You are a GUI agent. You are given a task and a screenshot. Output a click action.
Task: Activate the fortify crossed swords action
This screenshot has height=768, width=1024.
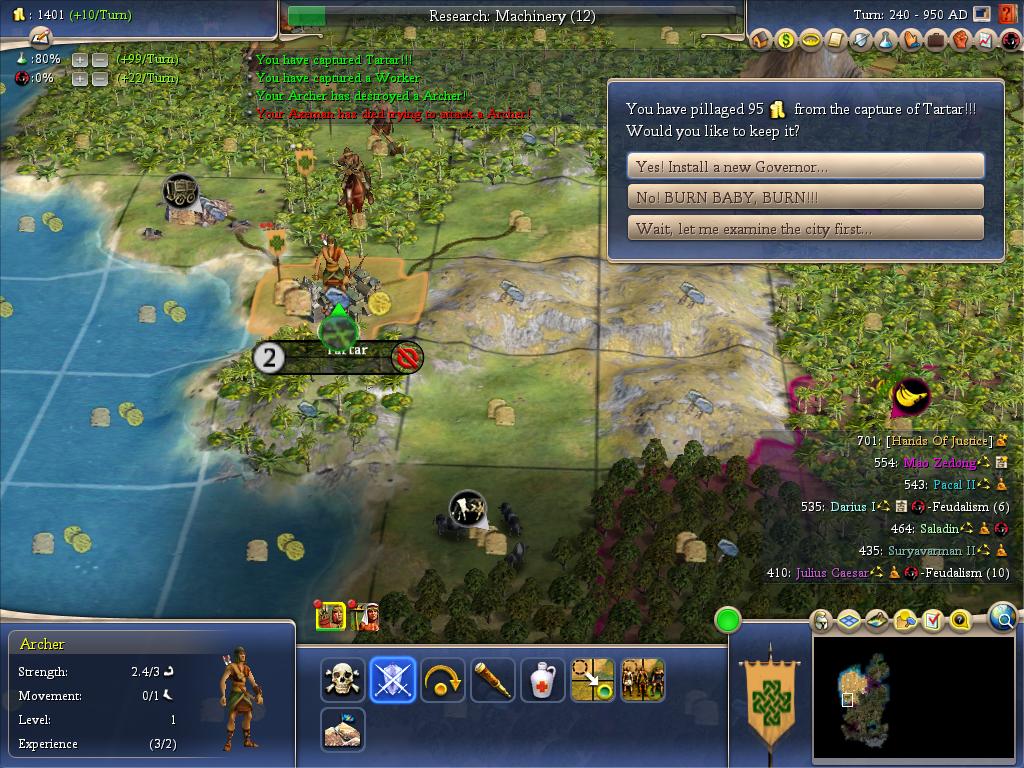[393, 680]
